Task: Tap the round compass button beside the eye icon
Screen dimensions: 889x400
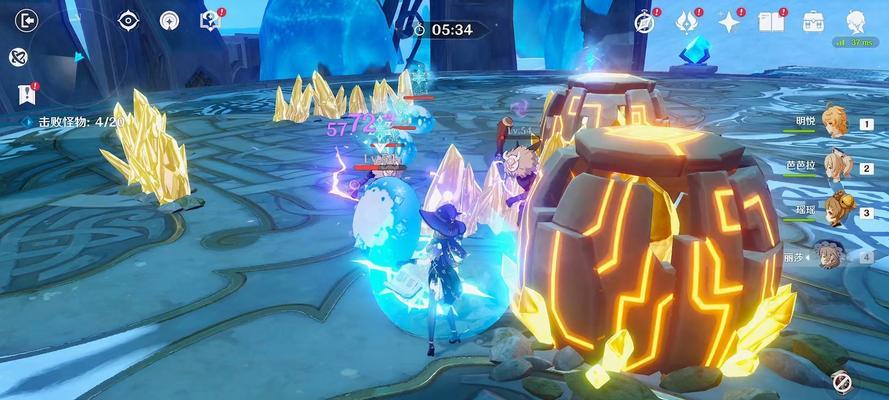Action: tap(169, 20)
